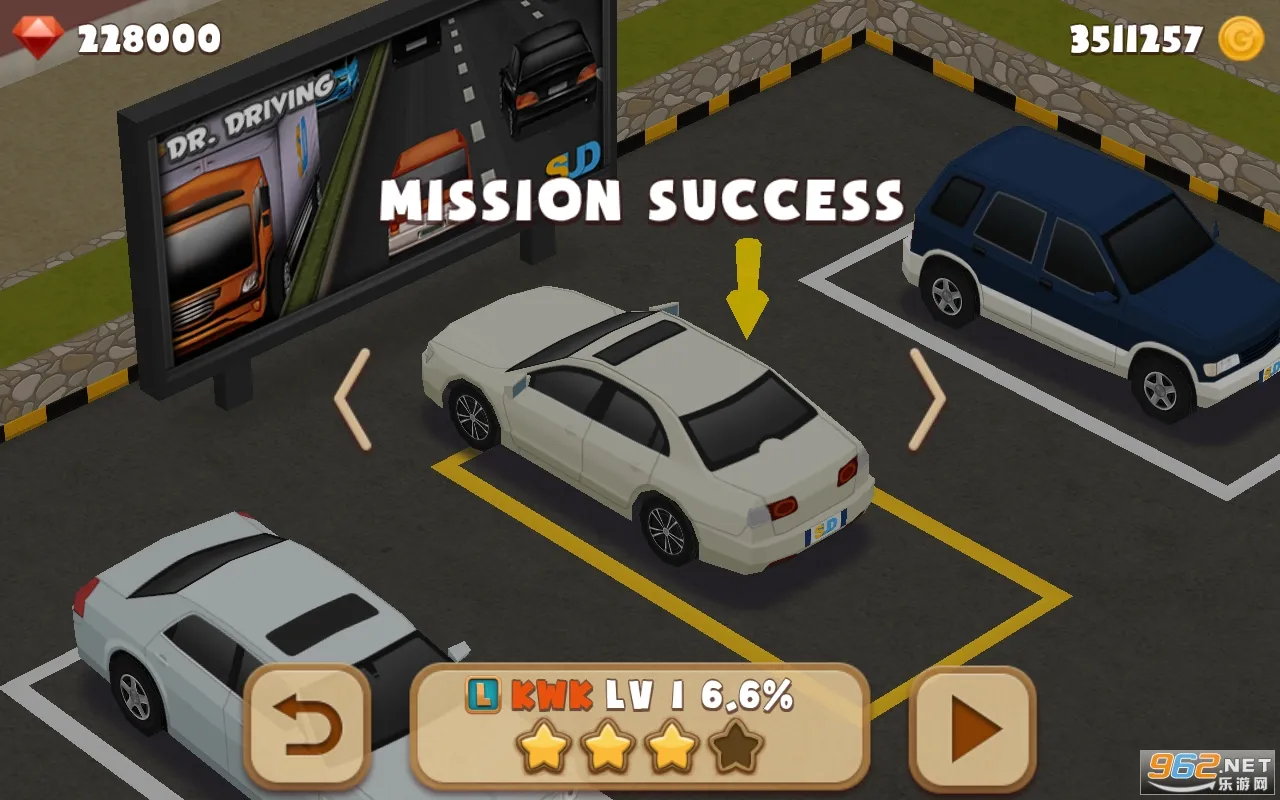The height and width of the screenshot is (800, 1280).
Task: Switch to the next car with right arrow
Action: pos(926,400)
